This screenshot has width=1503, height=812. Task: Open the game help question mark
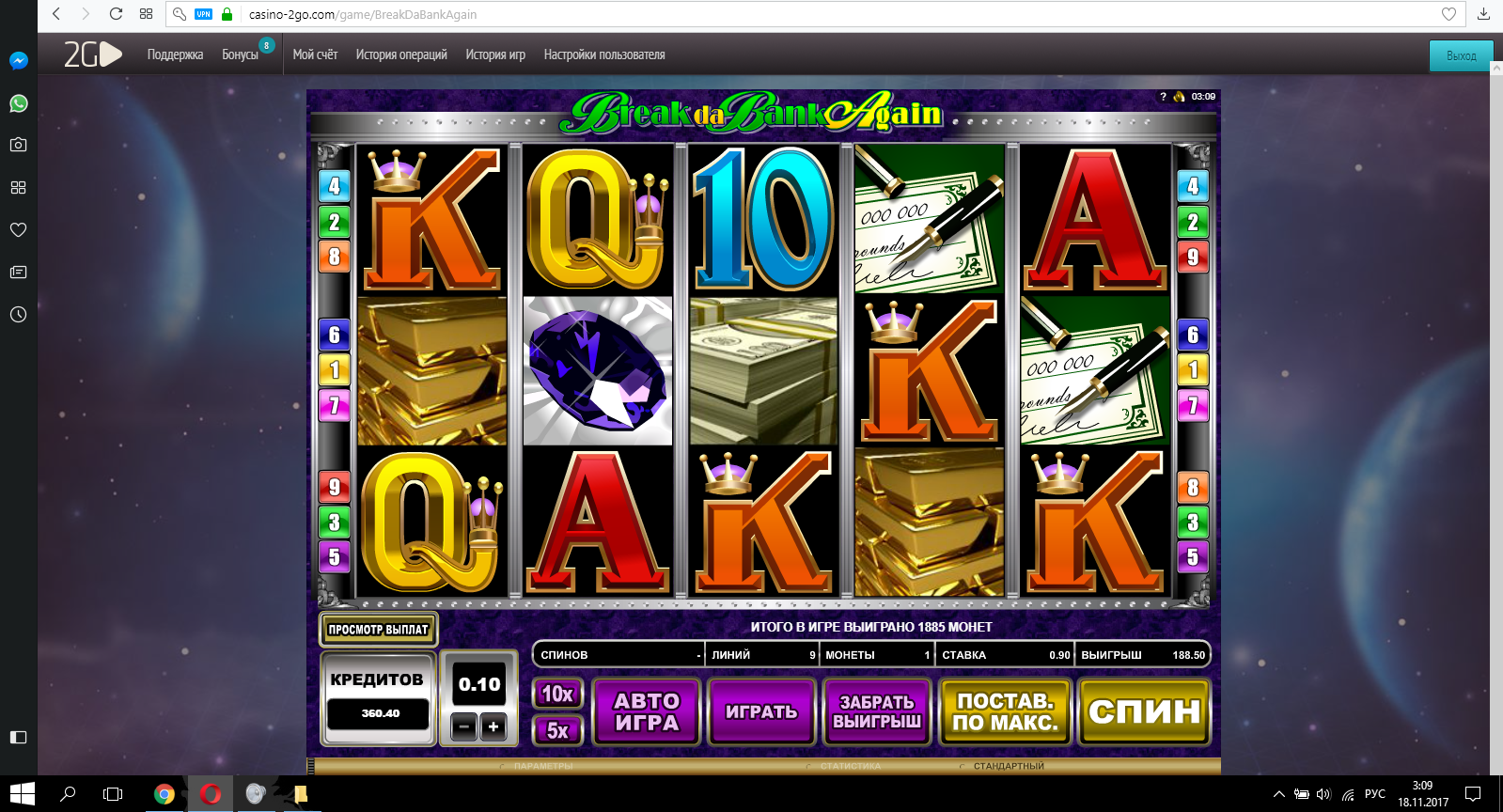coord(1163,97)
